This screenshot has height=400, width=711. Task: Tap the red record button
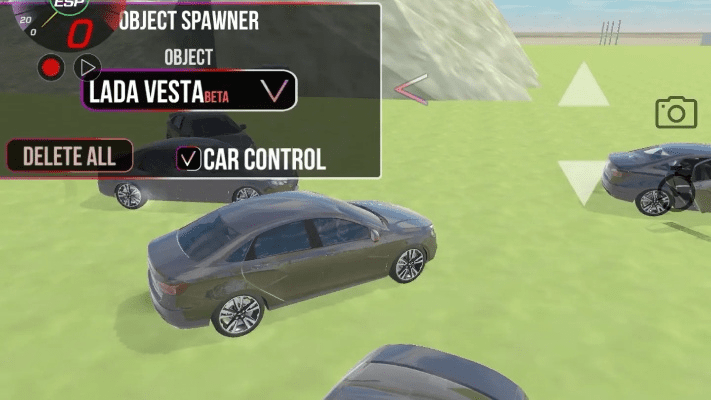click(x=51, y=68)
